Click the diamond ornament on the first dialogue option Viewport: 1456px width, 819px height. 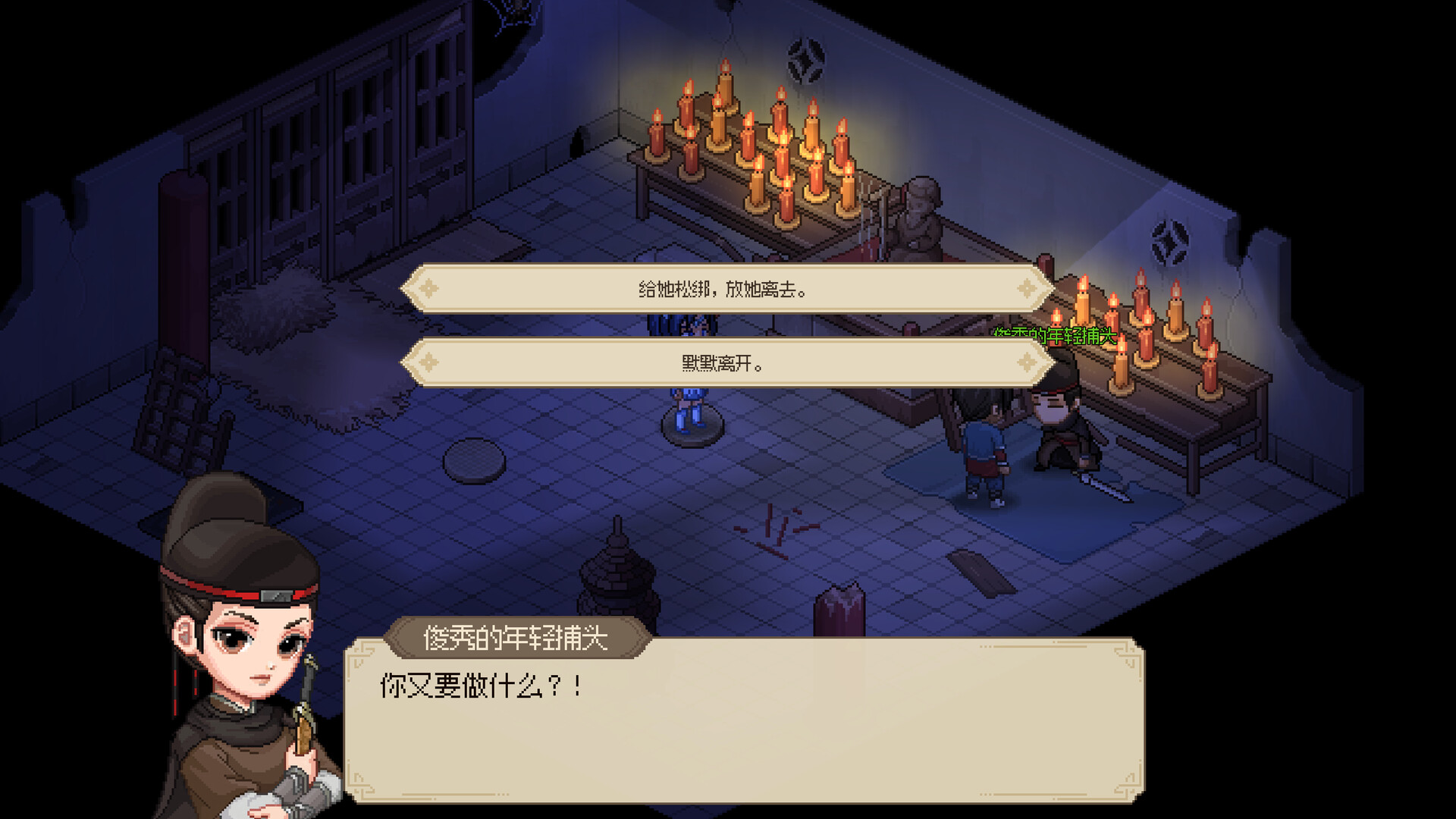[x=430, y=289]
